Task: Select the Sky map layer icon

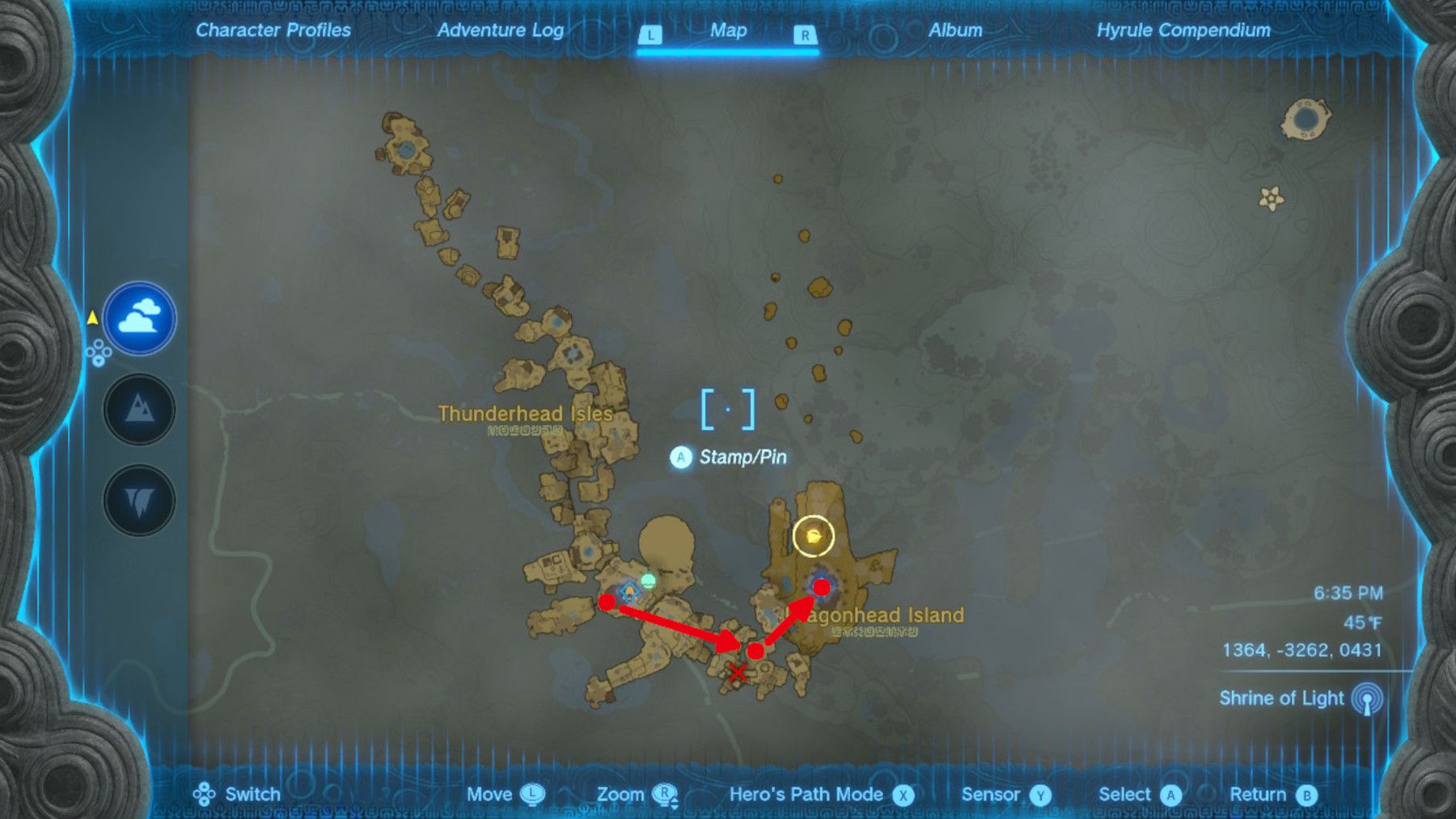Action: click(x=140, y=319)
